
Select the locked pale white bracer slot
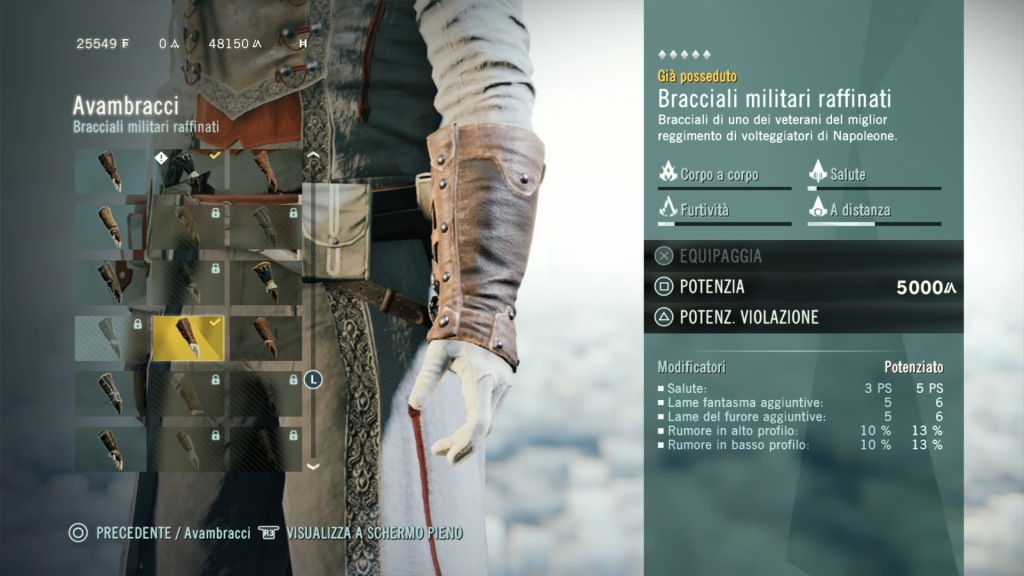(x=110, y=338)
